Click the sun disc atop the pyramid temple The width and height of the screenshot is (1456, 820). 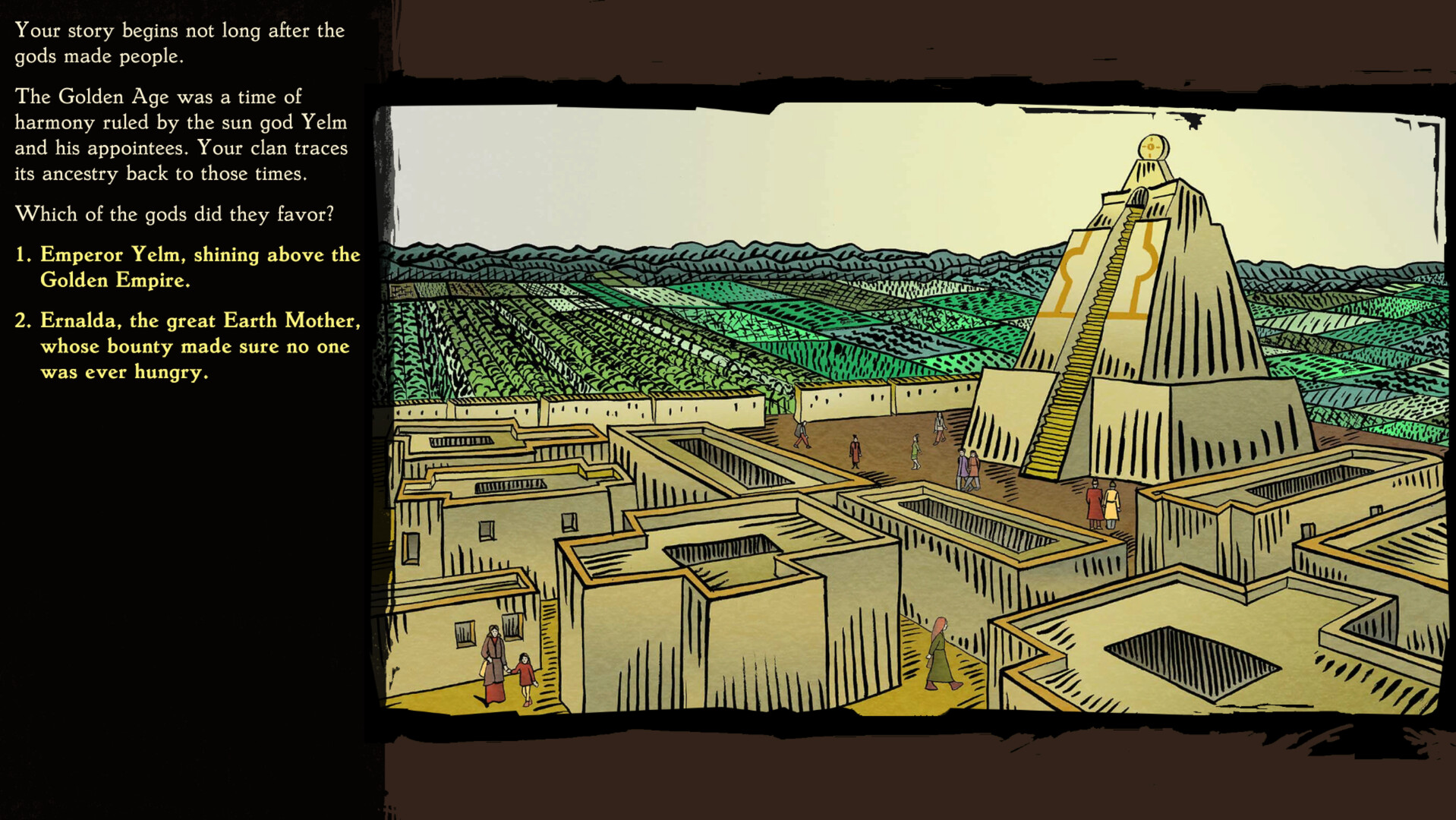click(1150, 146)
